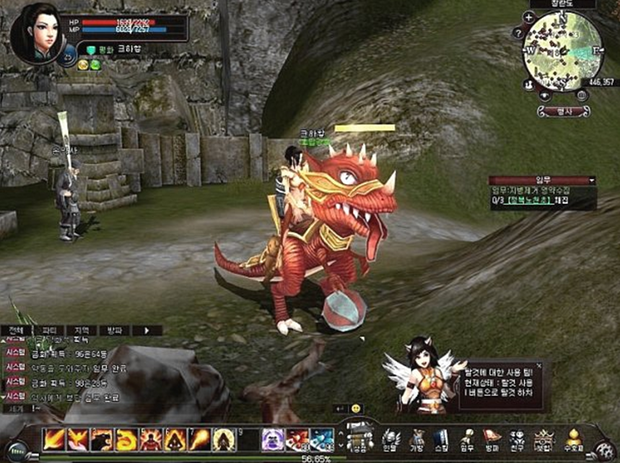Close the mount usage tip popup
Screen dimensions: 620x463
[x=540, y=367]
